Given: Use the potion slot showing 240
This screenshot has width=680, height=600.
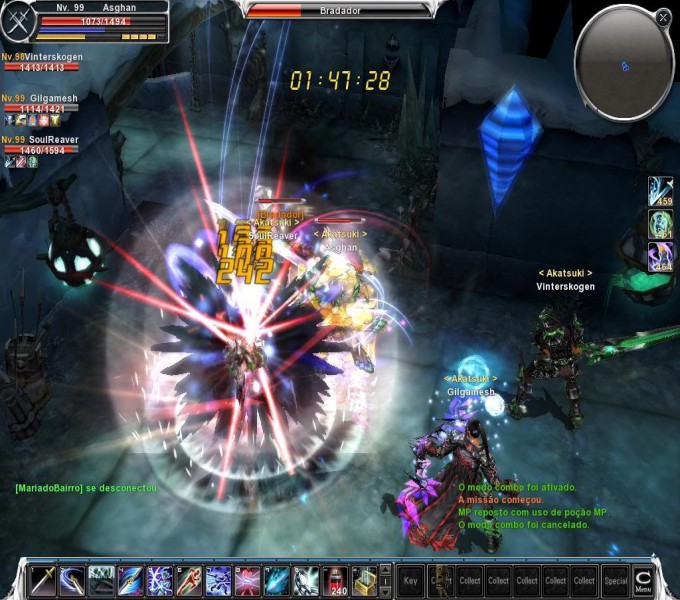Looking at the screenshot, I should pyautogui.click(x=337, y=580).
